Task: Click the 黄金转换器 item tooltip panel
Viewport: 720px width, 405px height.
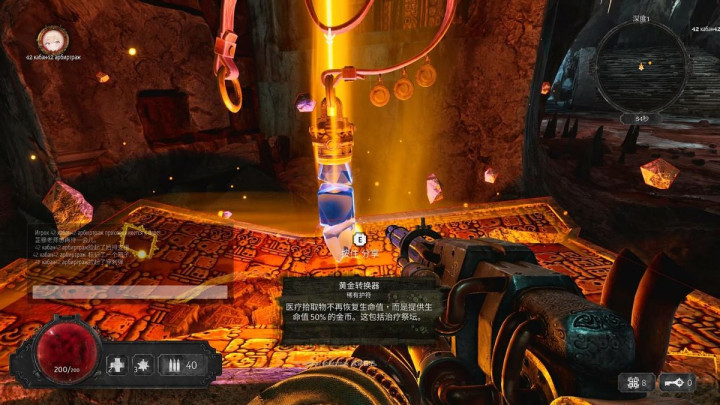Action: pyautogui.click(x=358, y=311)
